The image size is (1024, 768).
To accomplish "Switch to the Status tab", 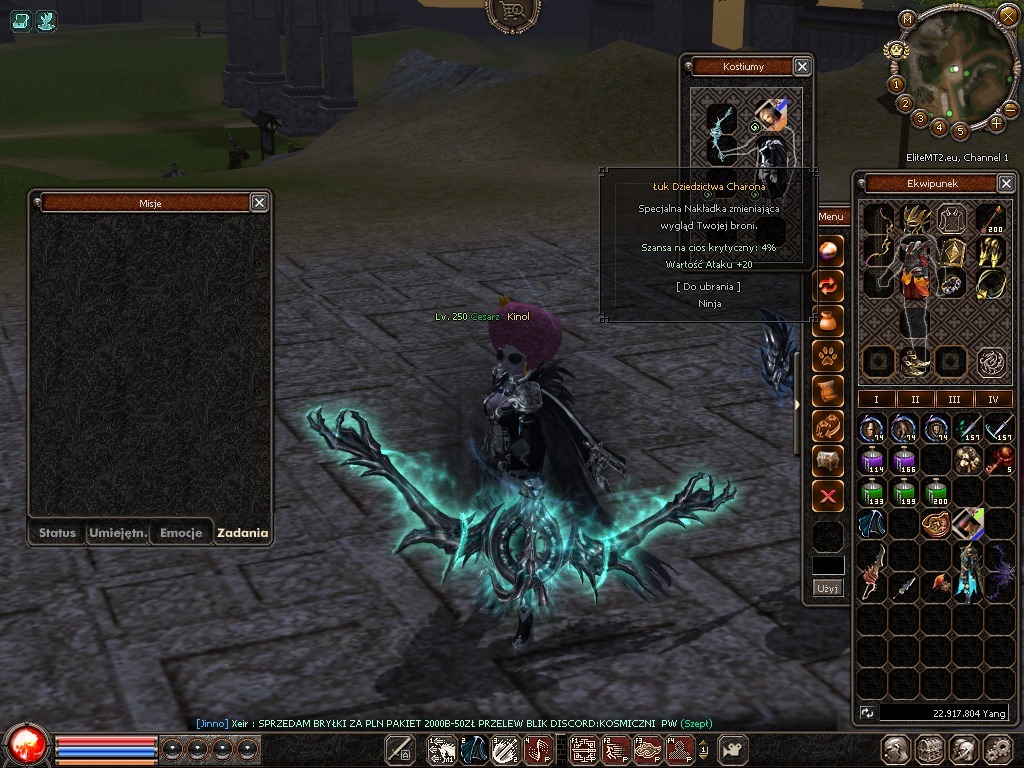I will 57,533.
